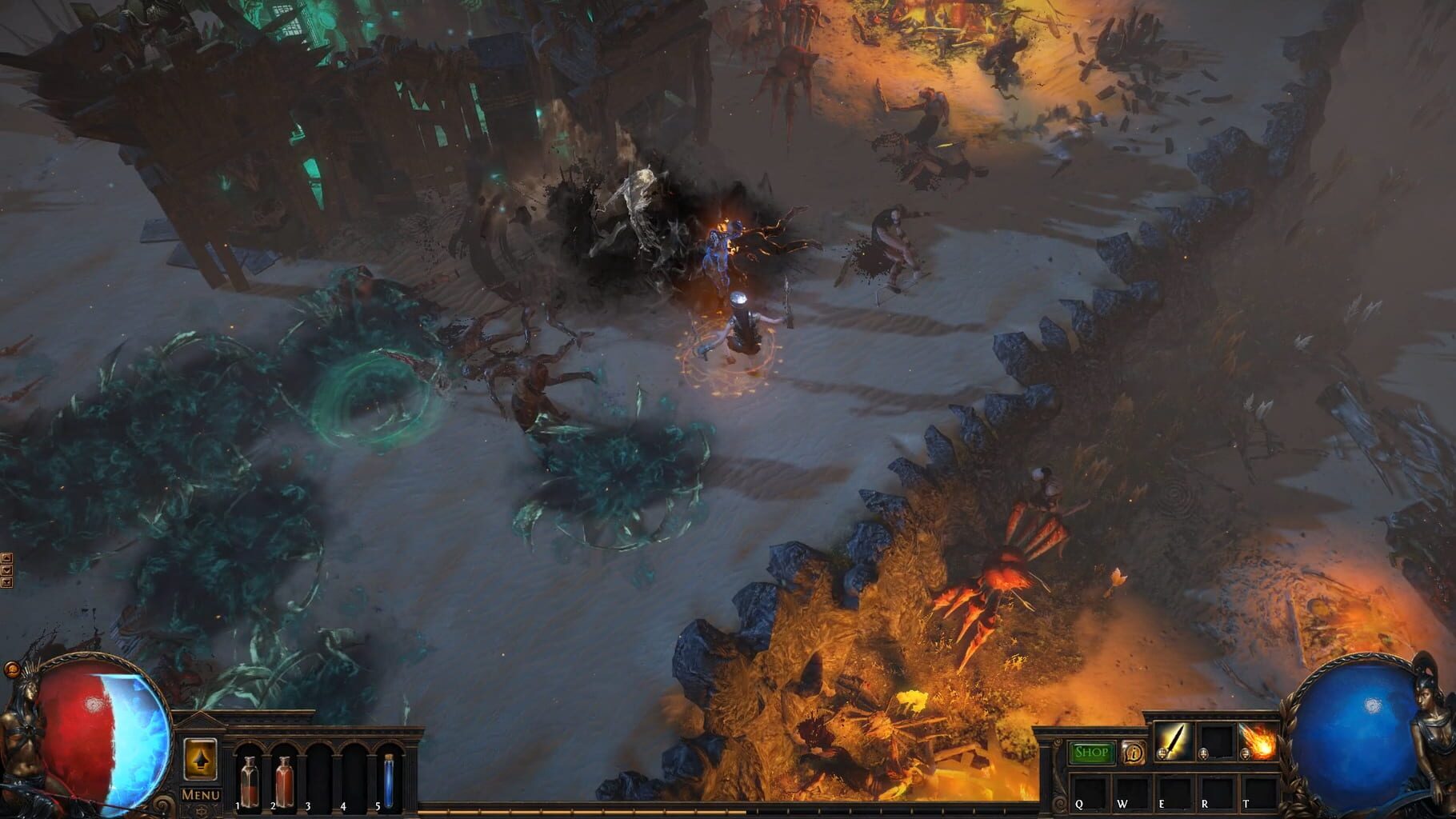Toggle the lowest left-edge sidebar icon
The image size is (1456, 819).
tap(6, 581)
